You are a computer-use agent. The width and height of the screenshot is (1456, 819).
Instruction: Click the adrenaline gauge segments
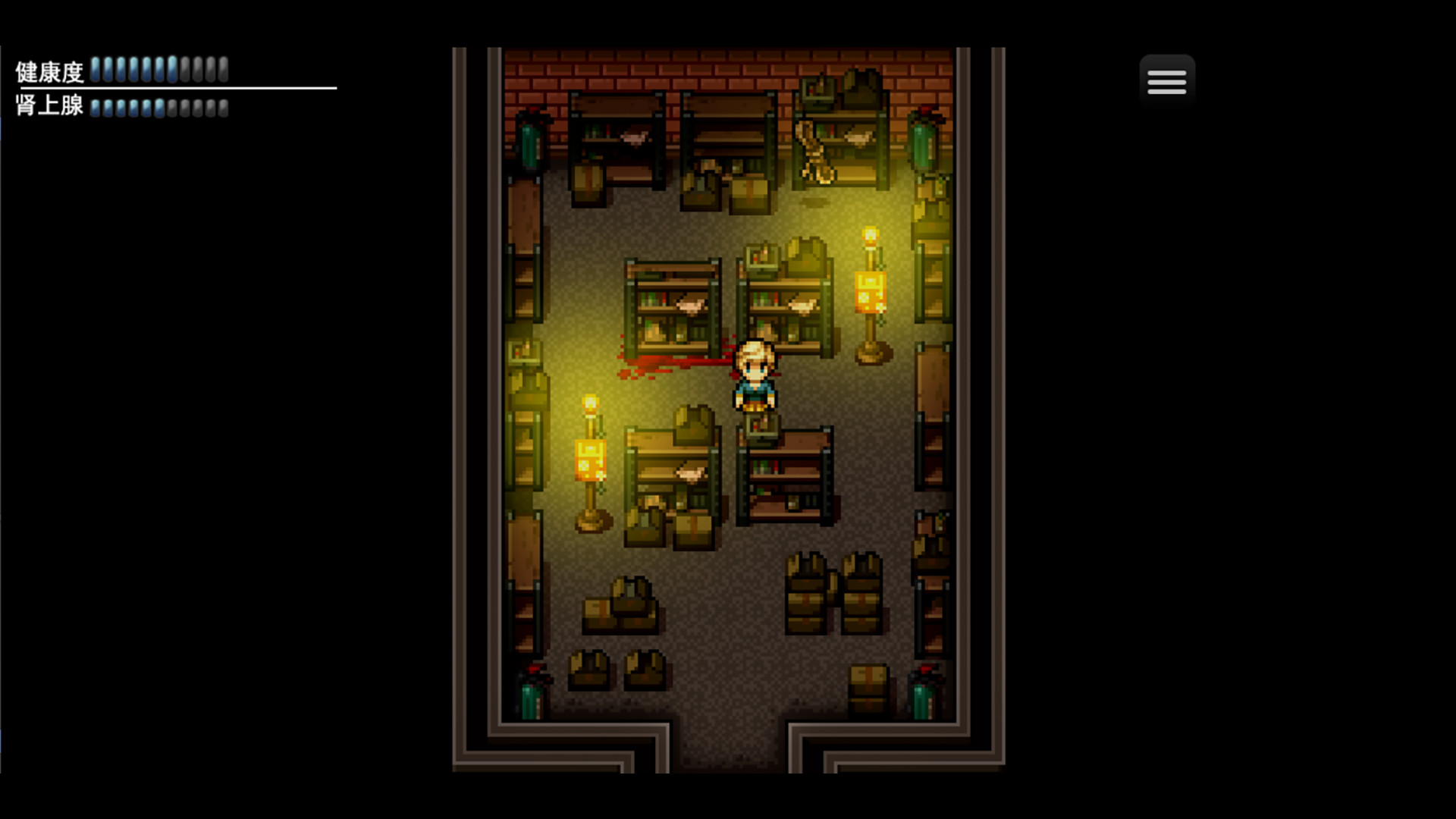click(x=157, y=108)
